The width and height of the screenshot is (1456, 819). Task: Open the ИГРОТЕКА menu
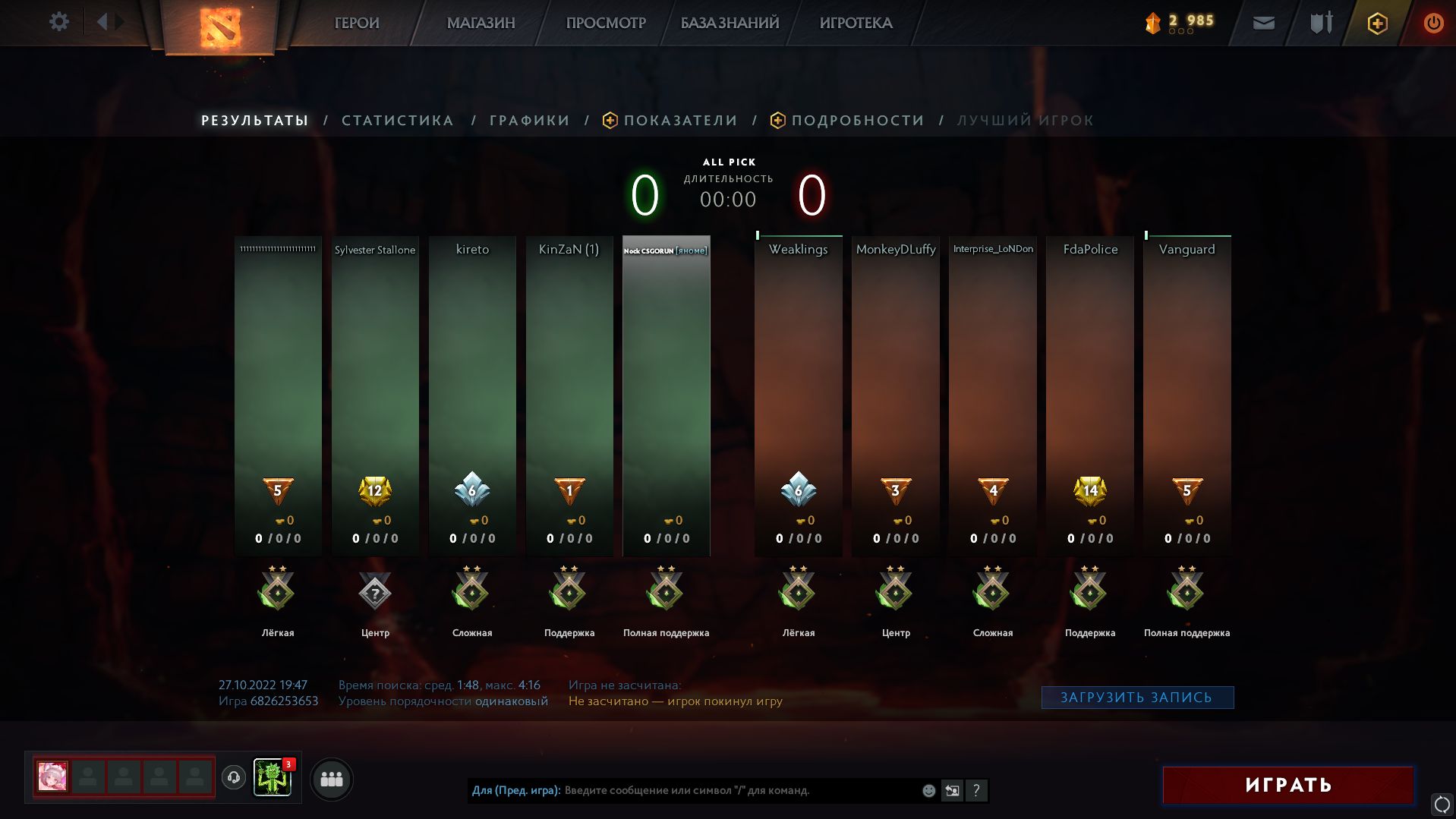[856, 23]
